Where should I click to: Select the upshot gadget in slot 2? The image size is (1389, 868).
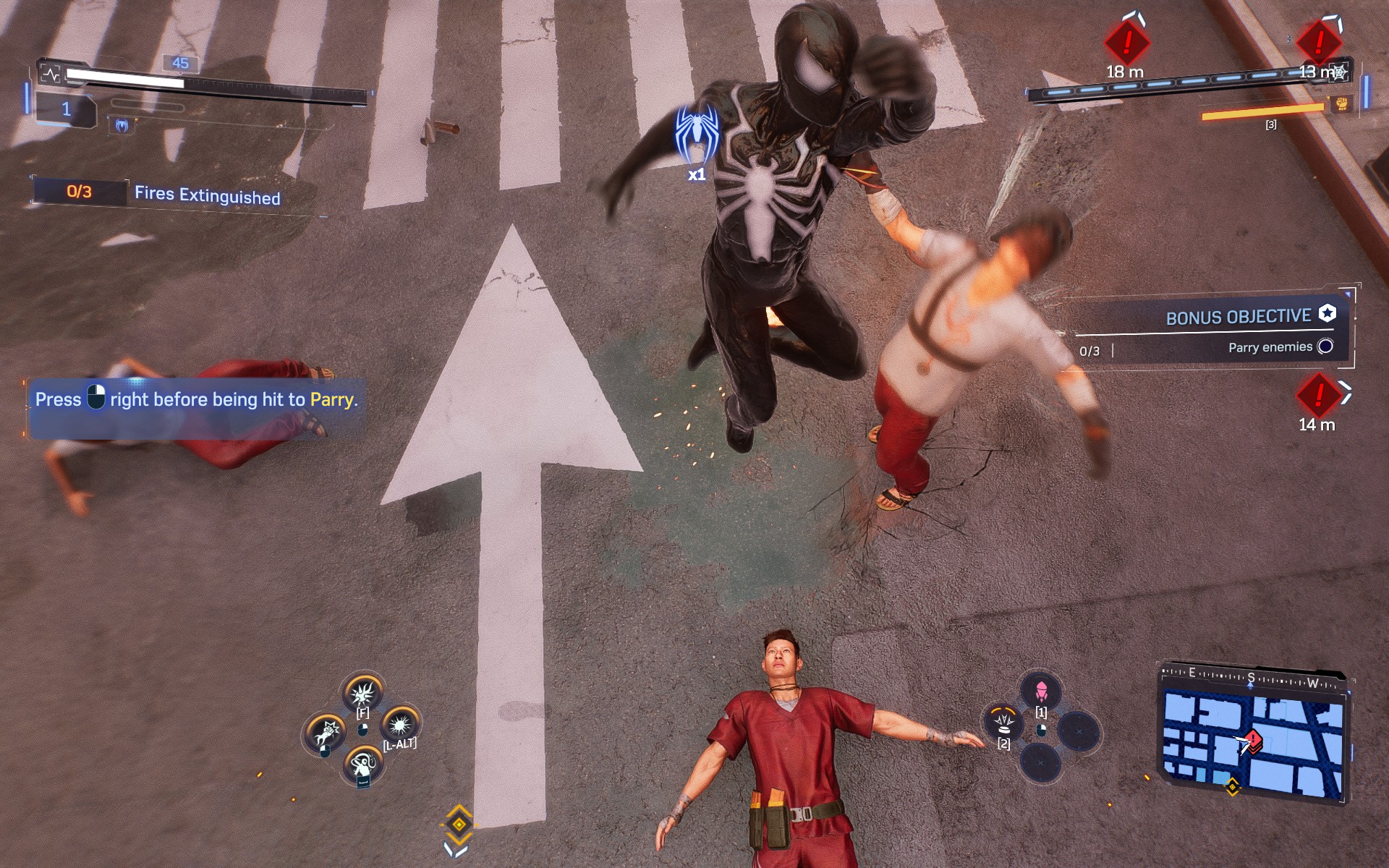(x=1003, y=721)
